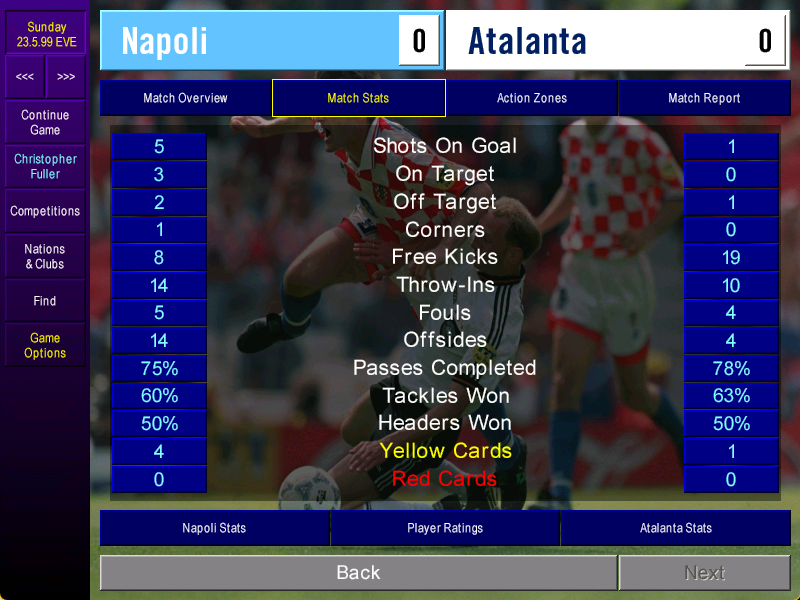Select the Find option
The width and height of the screenshot is (800, 600).
tap(45, 301)
